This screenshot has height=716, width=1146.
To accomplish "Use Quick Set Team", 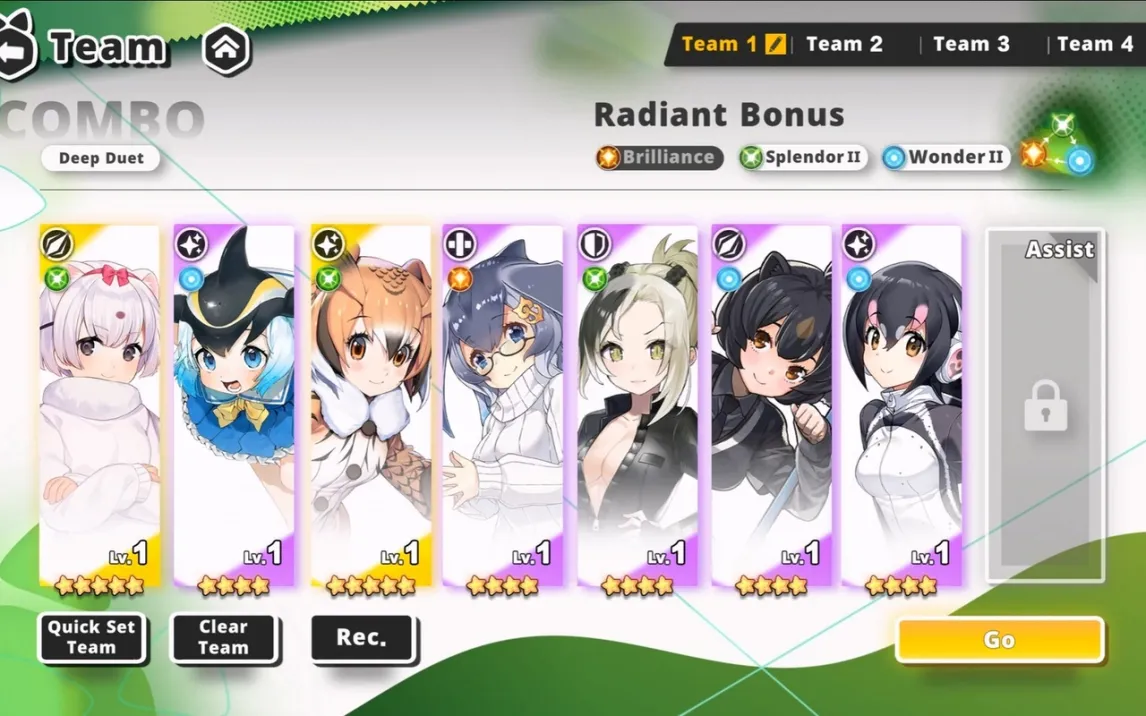I will [x=91, y=637].
